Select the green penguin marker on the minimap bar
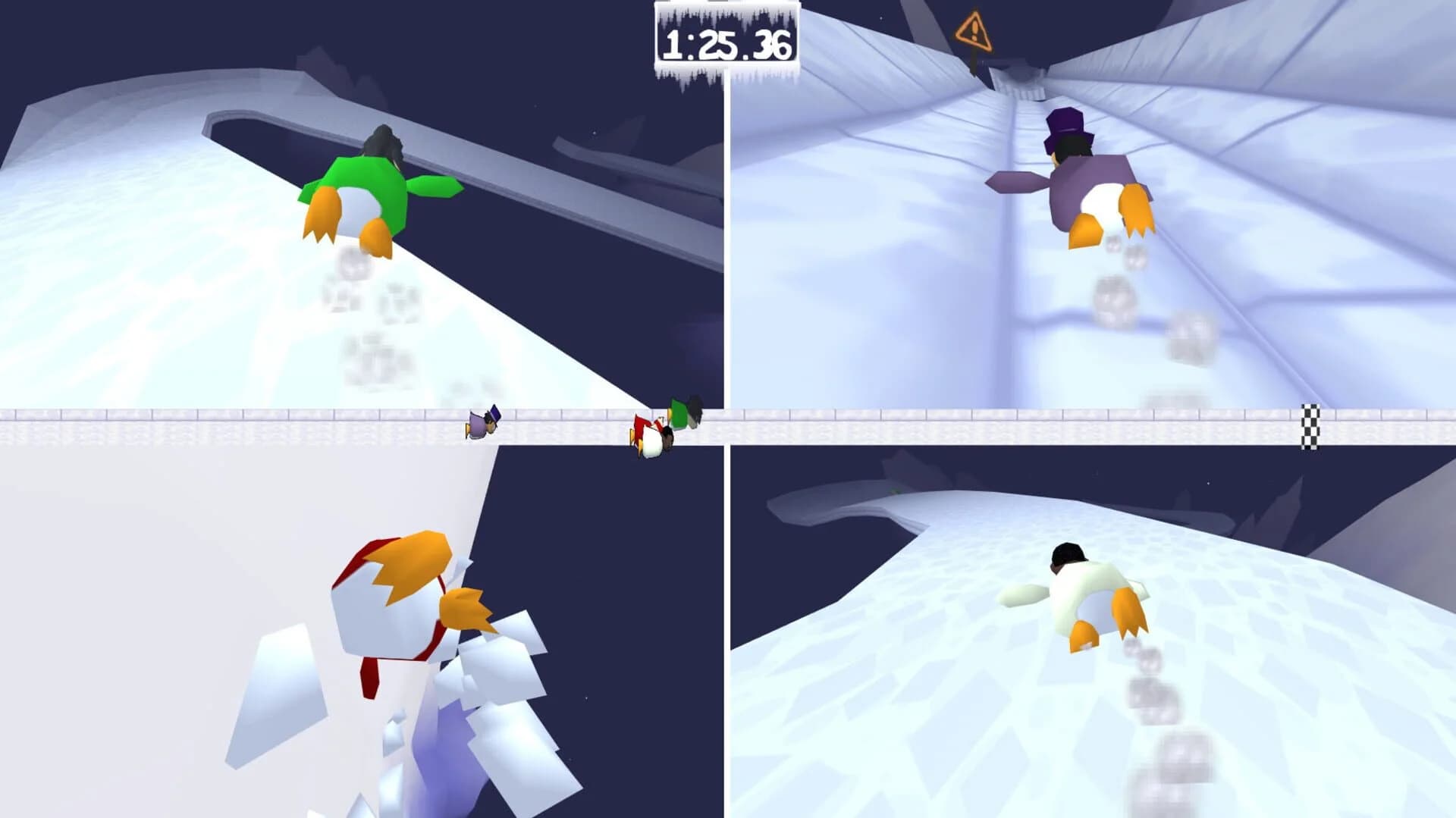 coord(679,415)
